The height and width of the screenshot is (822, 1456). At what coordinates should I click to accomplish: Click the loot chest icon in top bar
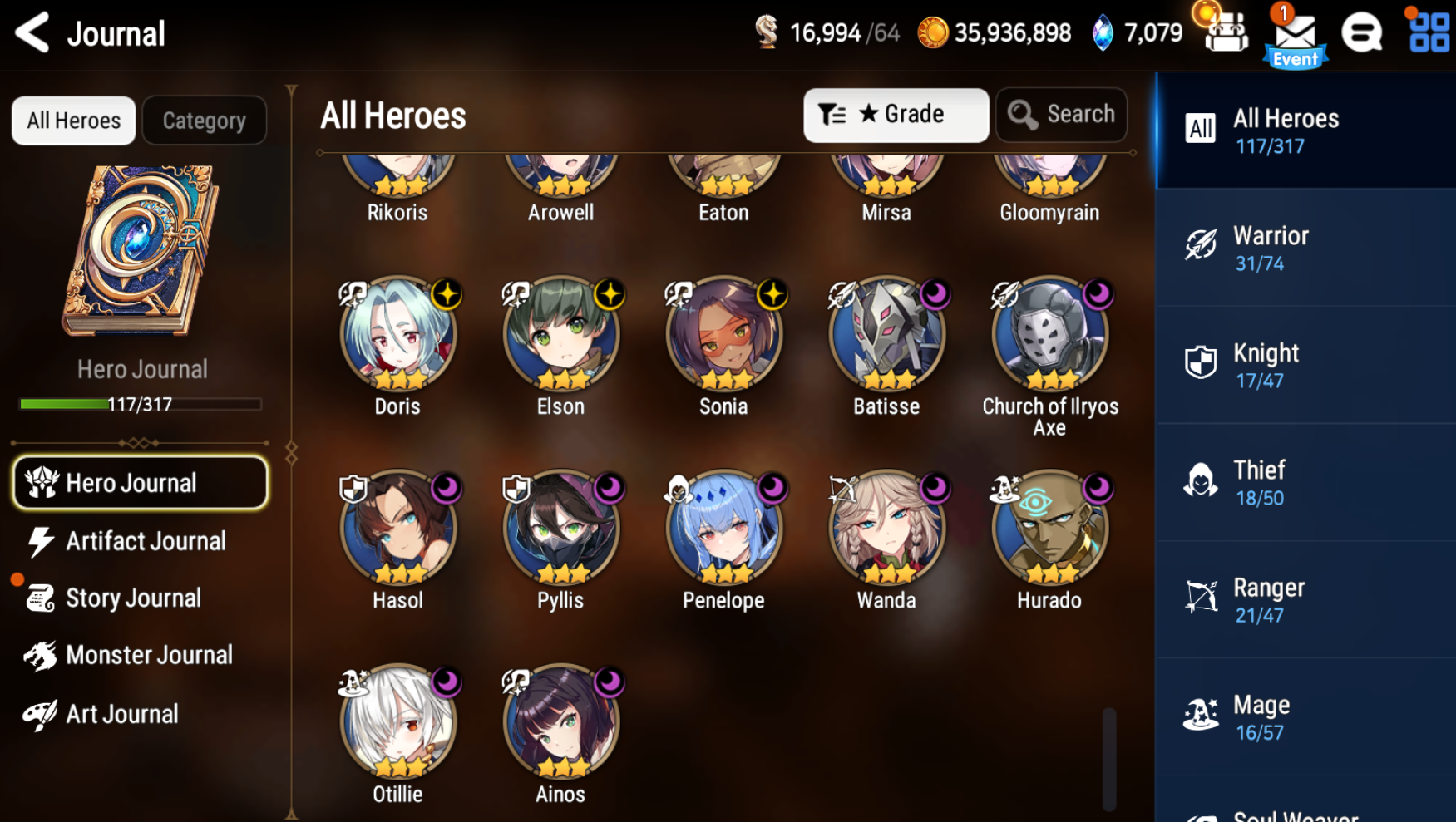tap(1222, 33)
